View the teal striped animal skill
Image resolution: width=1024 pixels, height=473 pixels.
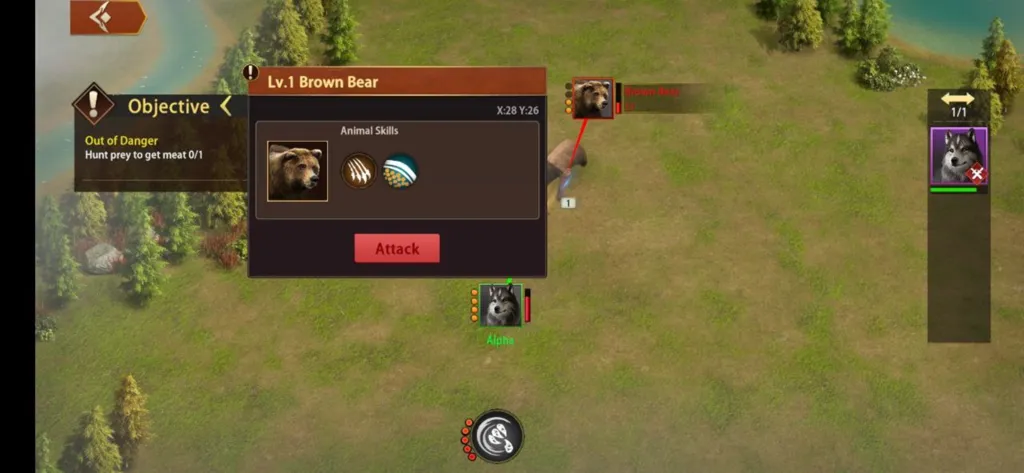coord(400,171)
